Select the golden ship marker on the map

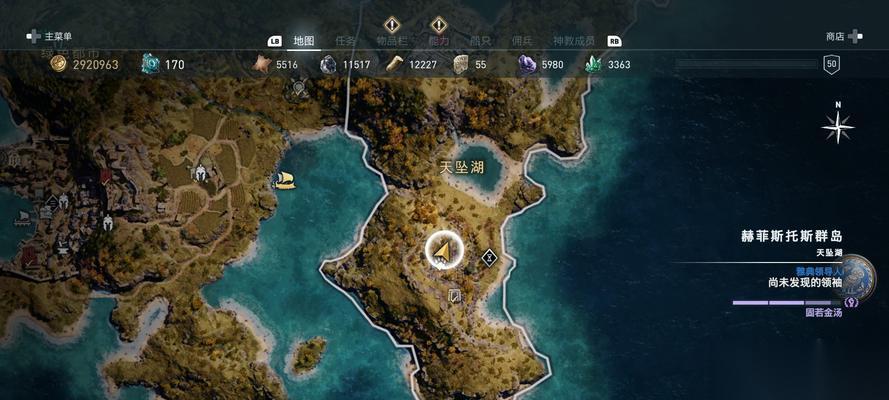[283, 180]
